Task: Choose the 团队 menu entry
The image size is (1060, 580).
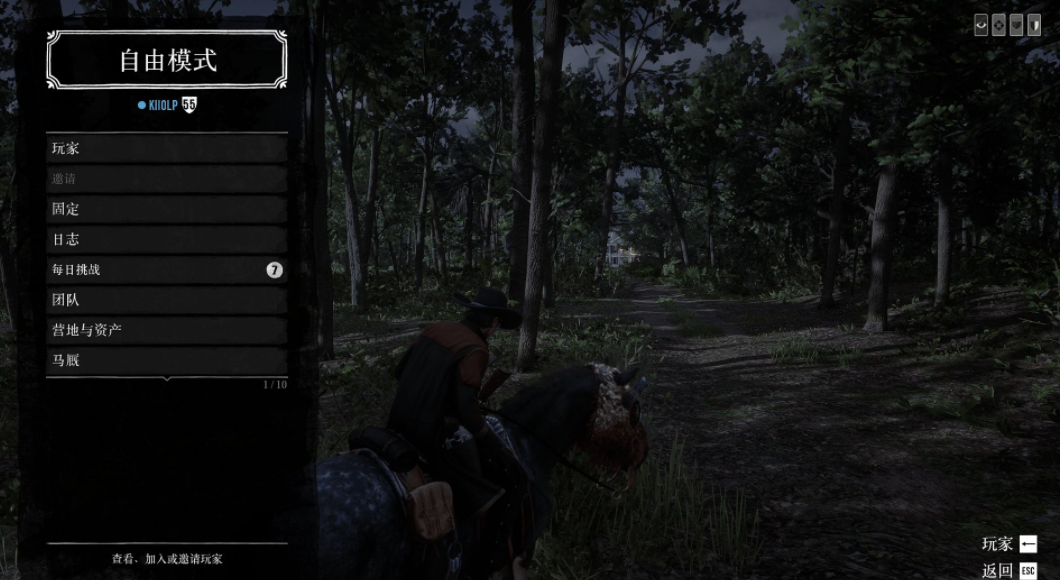Action: (x=166, y=300)
